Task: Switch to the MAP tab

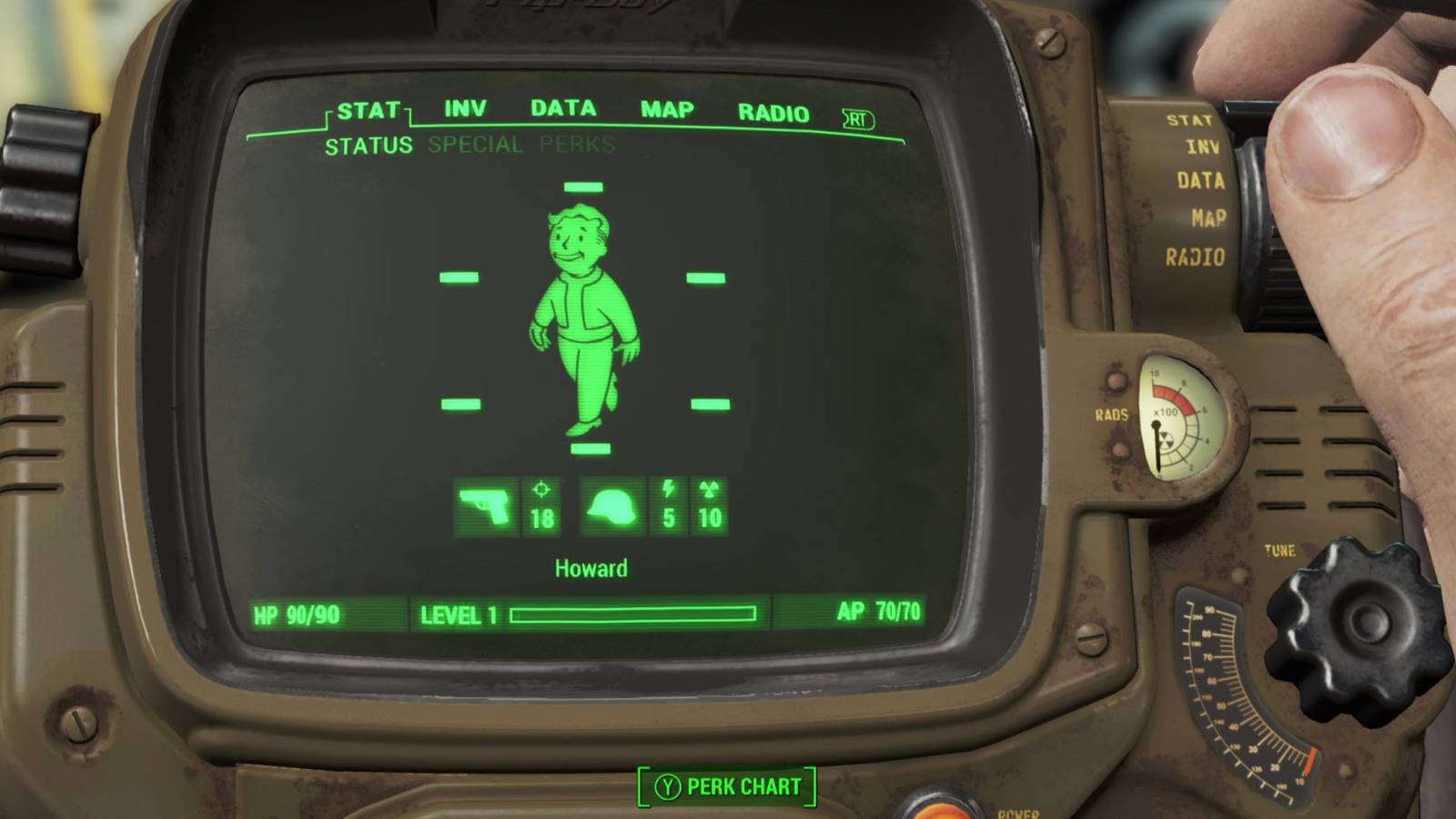Action: click(x=667, y=109)
